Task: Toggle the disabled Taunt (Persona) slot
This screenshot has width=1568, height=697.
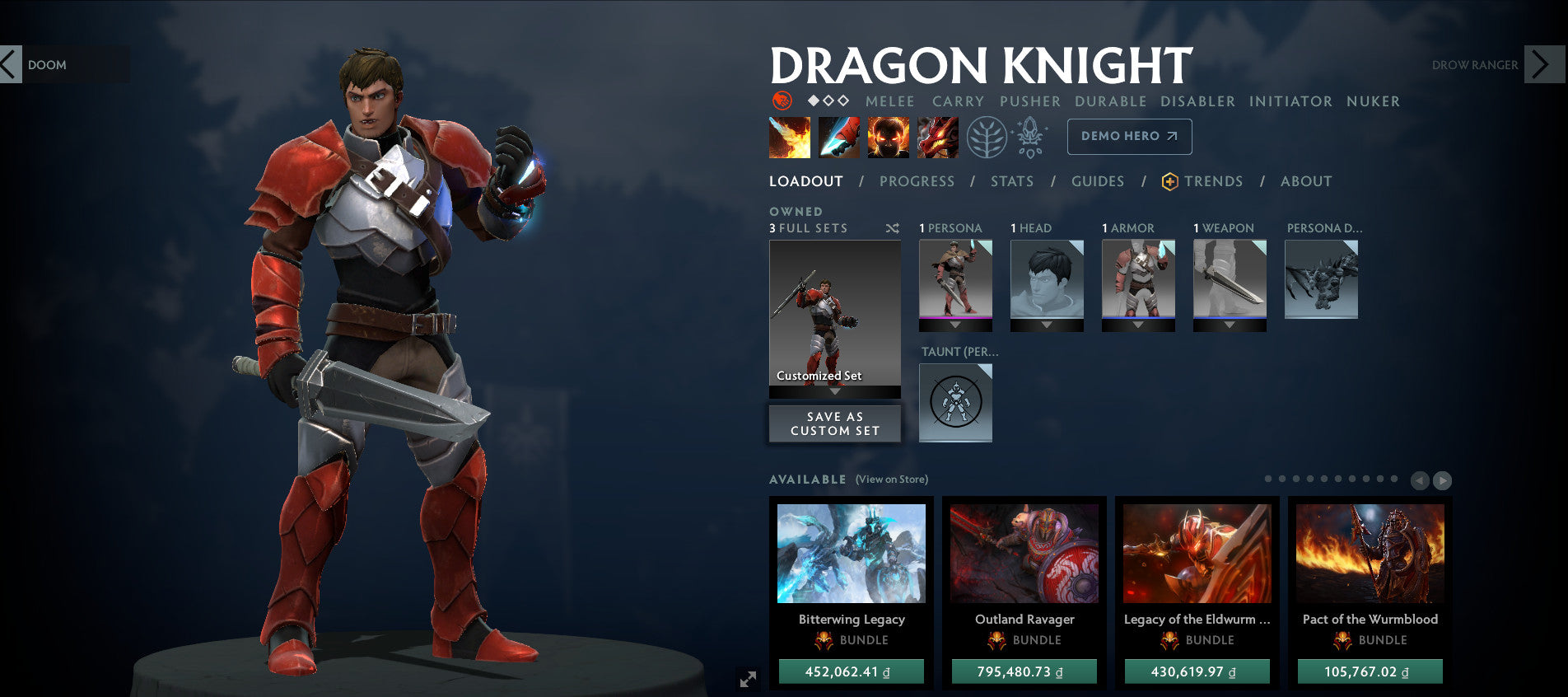Action: coord(955,403)
